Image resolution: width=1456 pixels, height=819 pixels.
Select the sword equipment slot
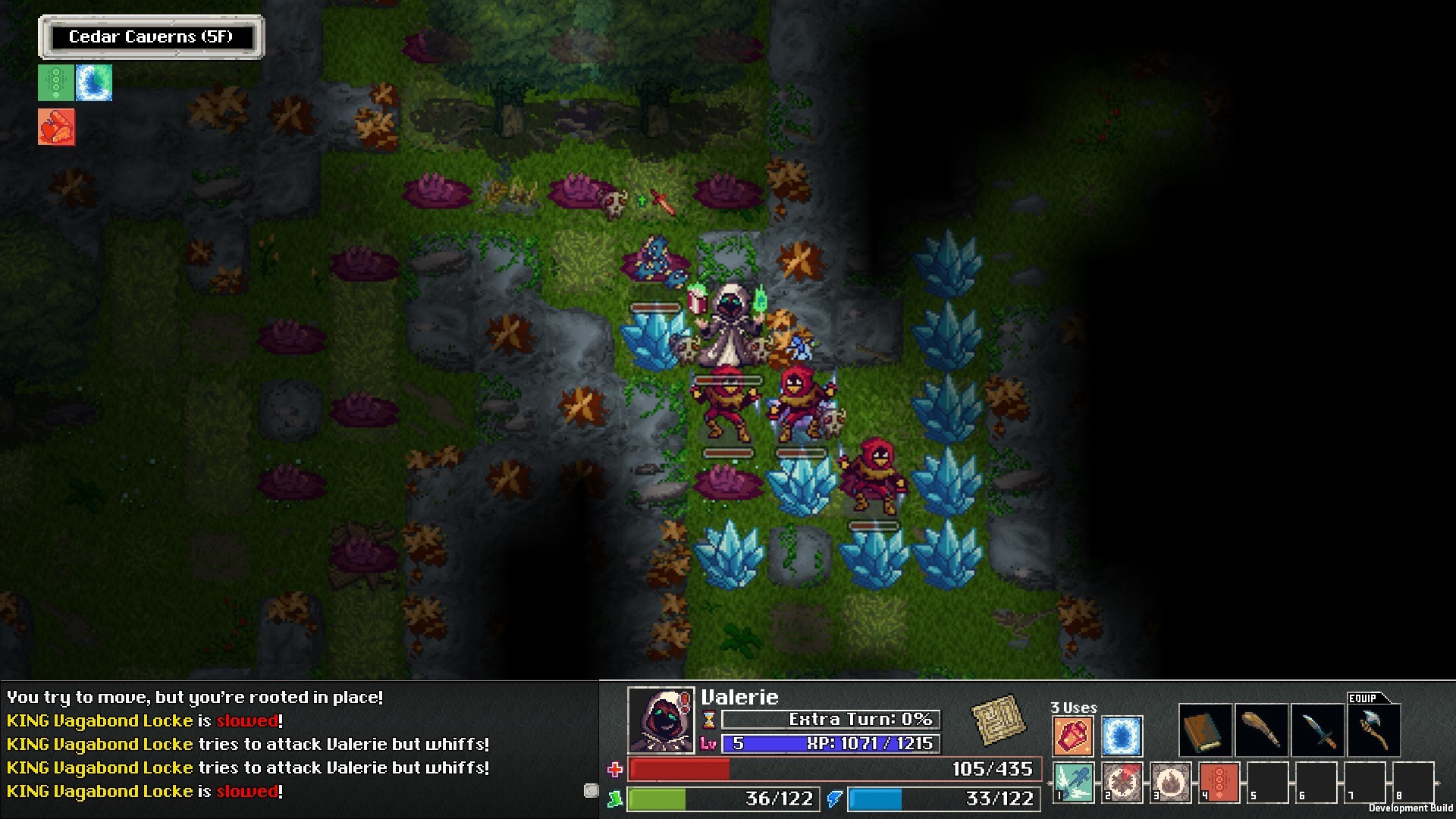1319,730
